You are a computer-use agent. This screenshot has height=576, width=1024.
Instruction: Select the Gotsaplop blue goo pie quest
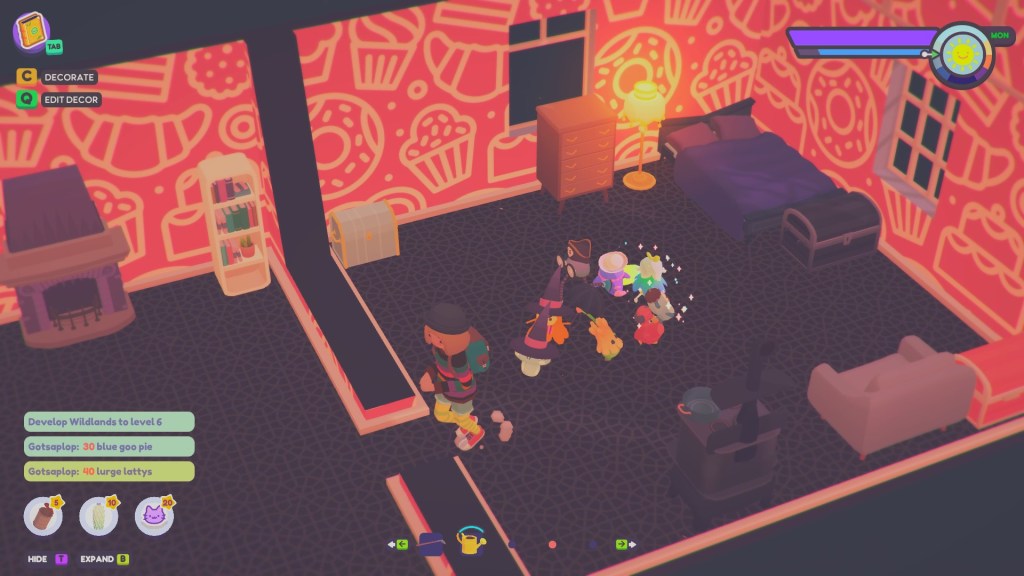[x=109, y=447]
